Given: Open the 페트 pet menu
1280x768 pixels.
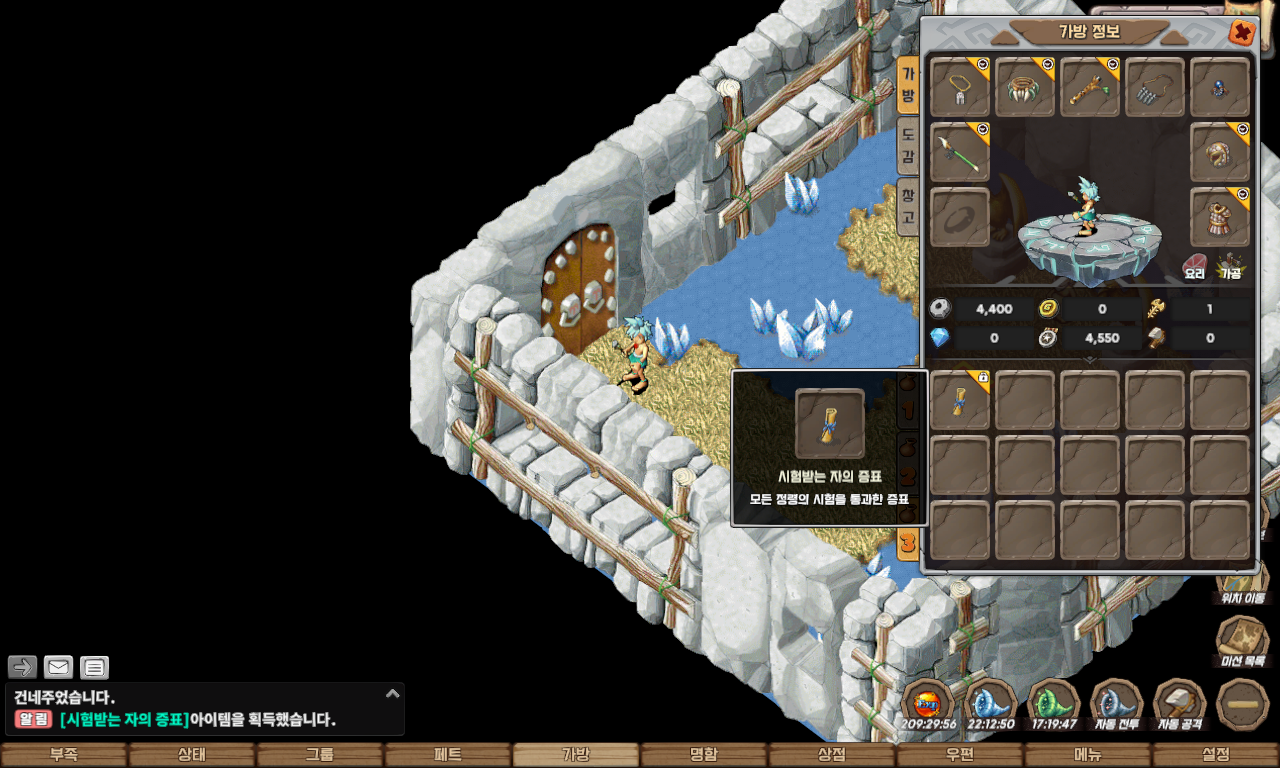Looking at the screenshot, I should point(448,755).
